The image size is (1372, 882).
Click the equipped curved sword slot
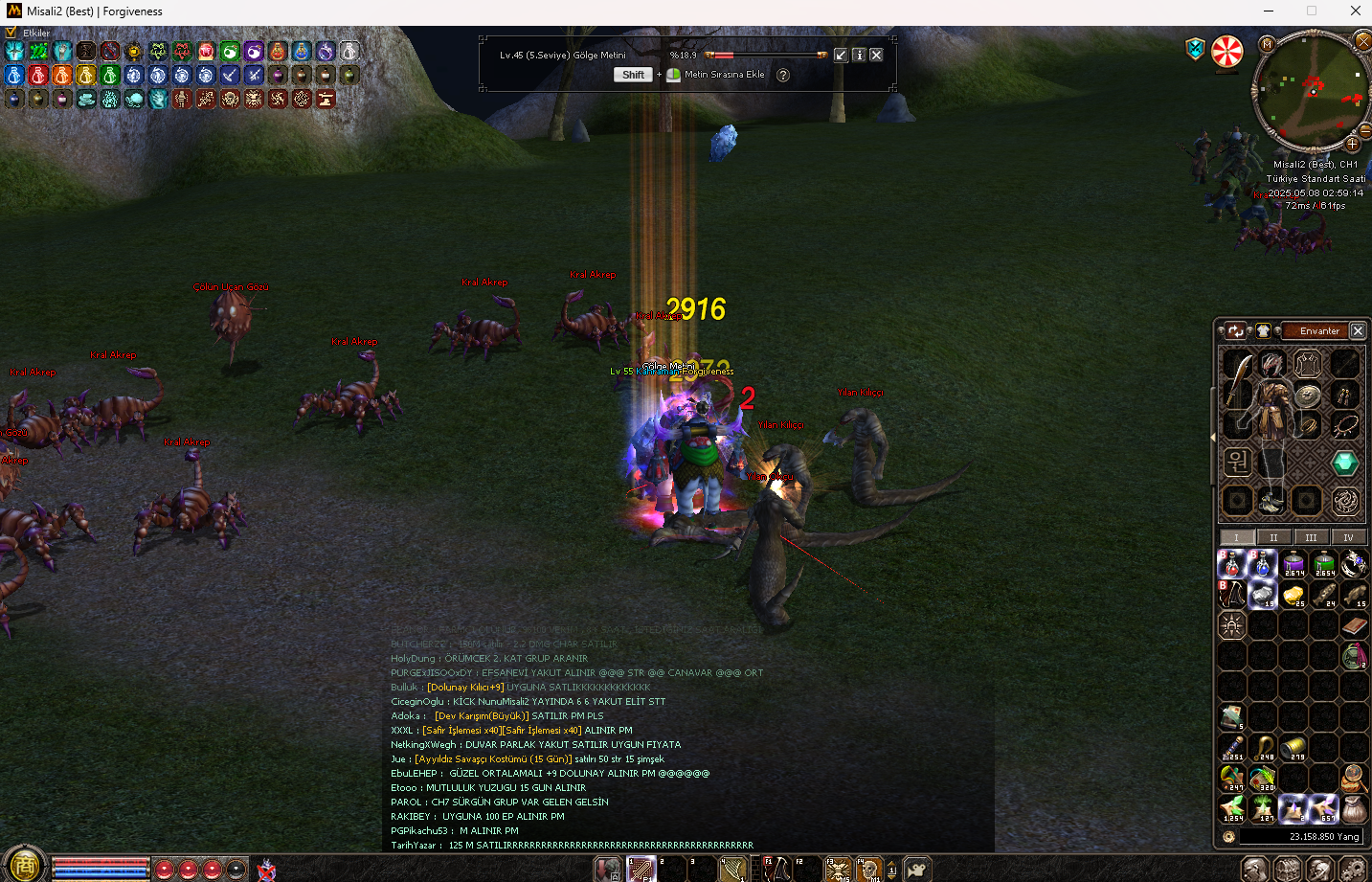pyautogui.click(x=1237, y=380)
